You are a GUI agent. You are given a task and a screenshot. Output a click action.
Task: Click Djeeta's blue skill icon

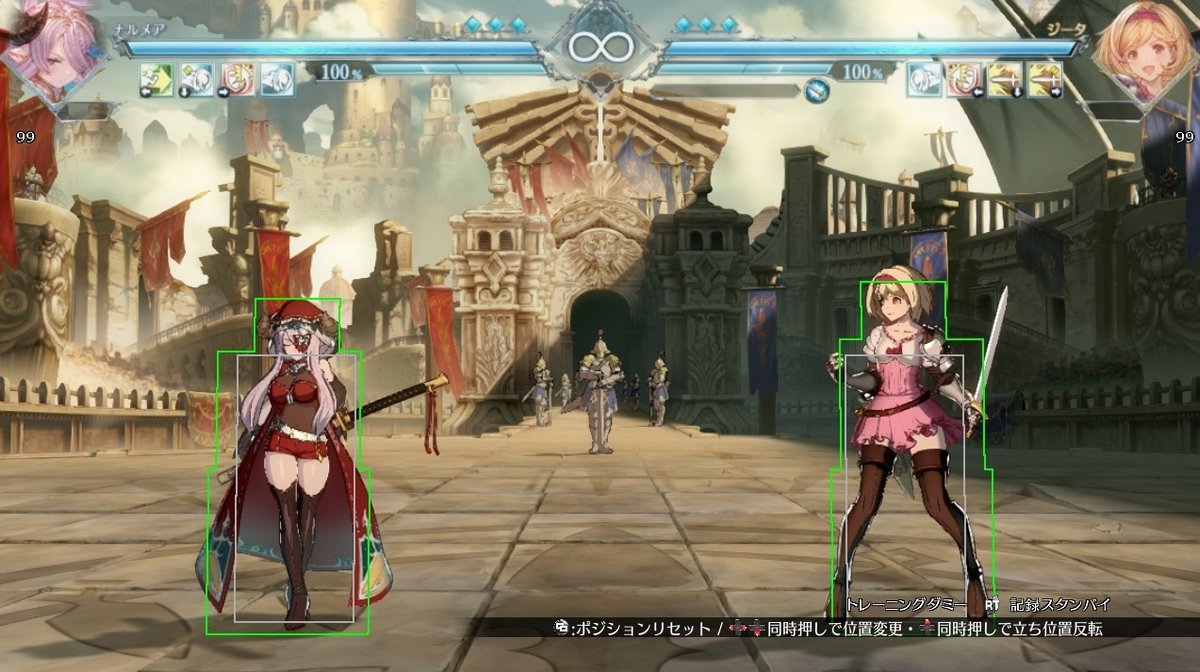(923, 79)
